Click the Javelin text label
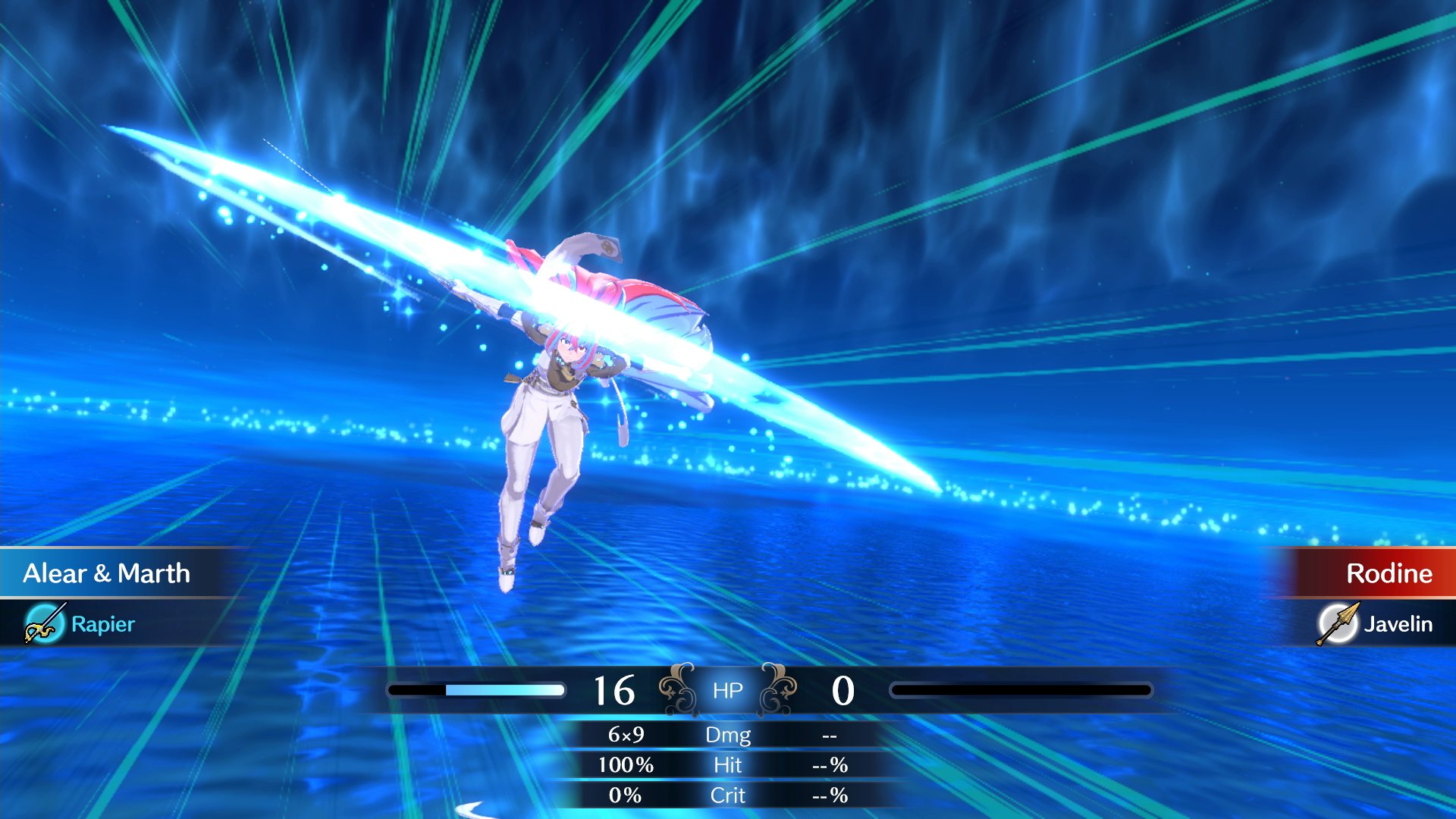Image resolution: width=1456 pixels, height=819 pixels. 1400,625
